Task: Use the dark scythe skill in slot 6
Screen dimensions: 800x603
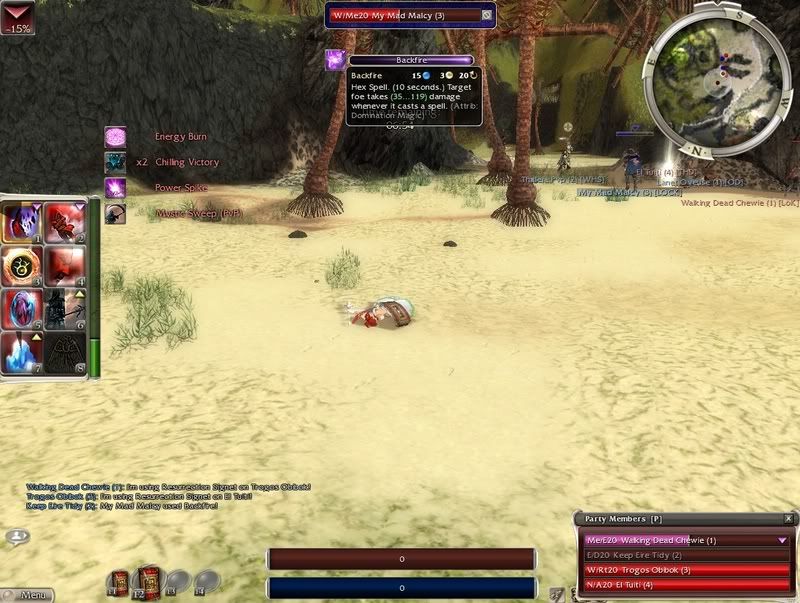Action: 66,310
